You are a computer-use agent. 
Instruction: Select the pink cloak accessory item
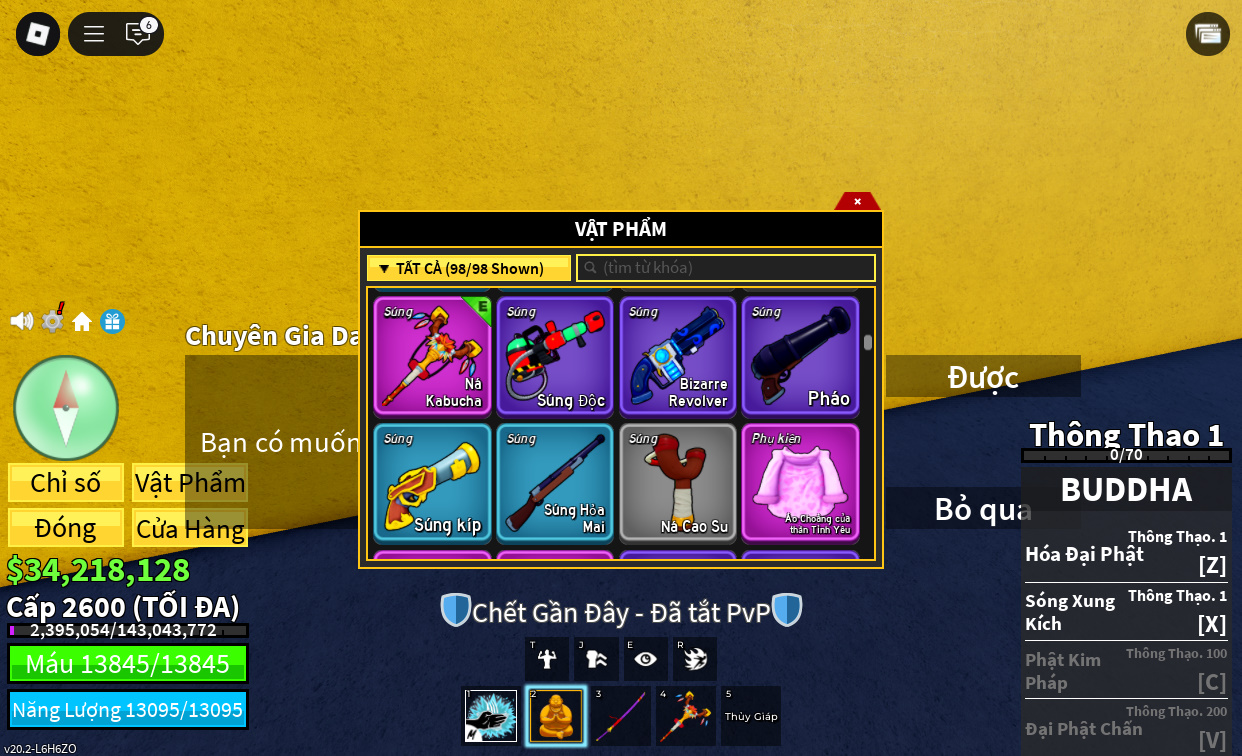tap(800, 482)
